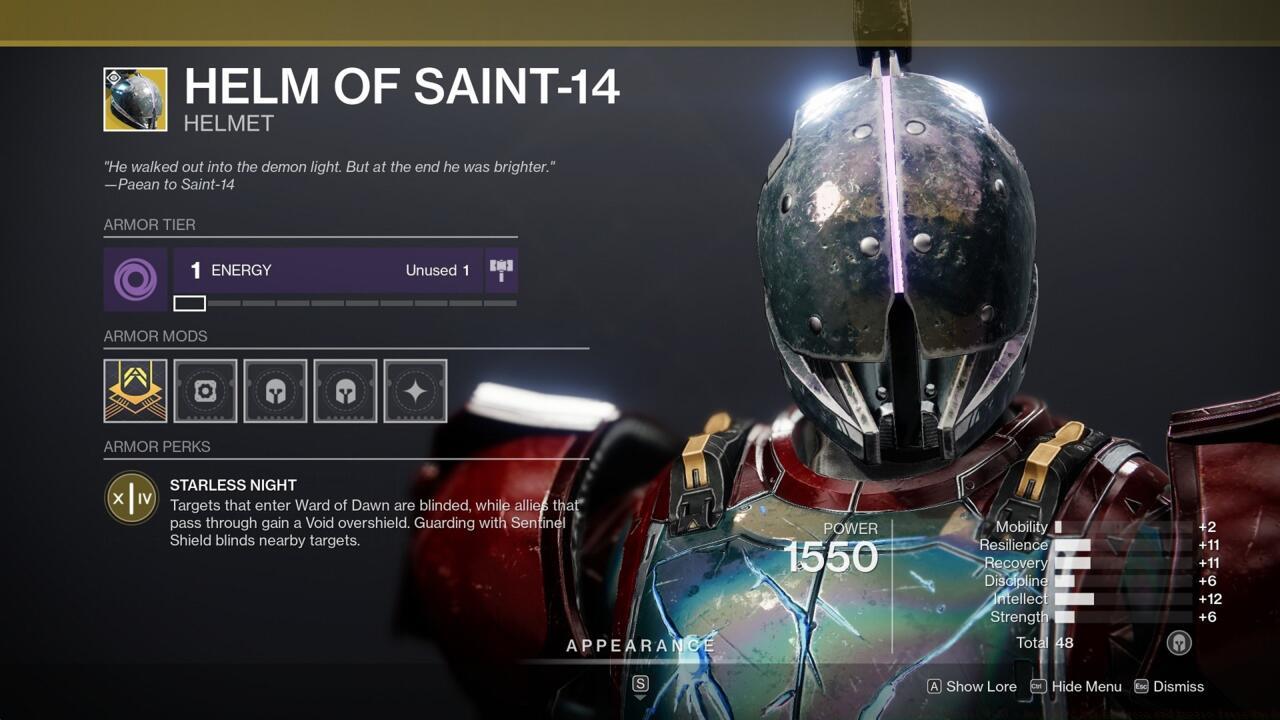Switch to the Appearance tab
The image size is (1280, 720).
tap(643, 646)
